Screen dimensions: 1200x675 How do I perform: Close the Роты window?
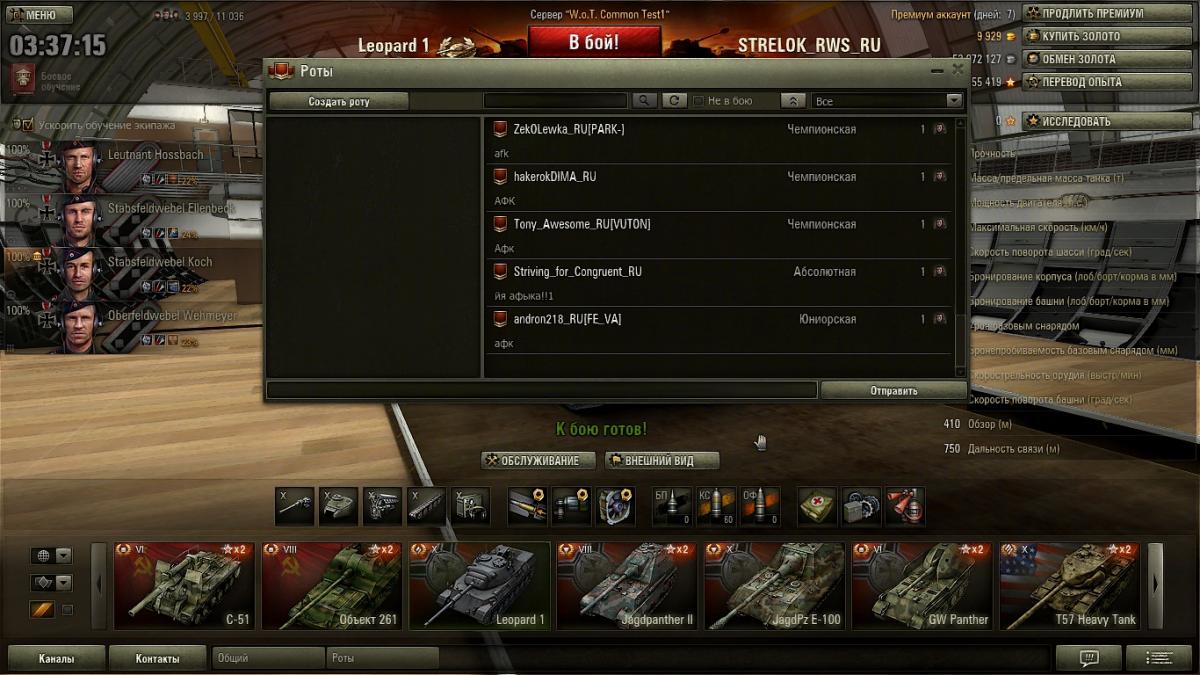coord(958,70)
